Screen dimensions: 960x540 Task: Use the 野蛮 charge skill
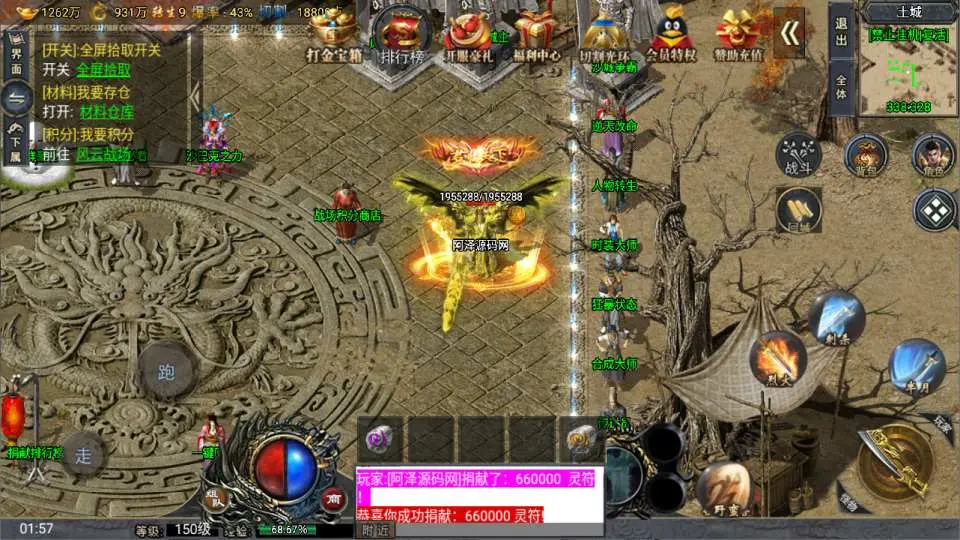[727, 487]
